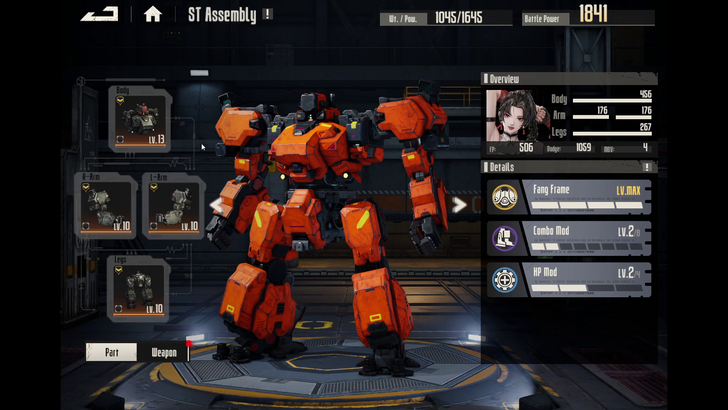Viewport: 728px width, 410px height.
Task: Select the Body part slot
Action: pyautogui.click(x=139, y=119)
